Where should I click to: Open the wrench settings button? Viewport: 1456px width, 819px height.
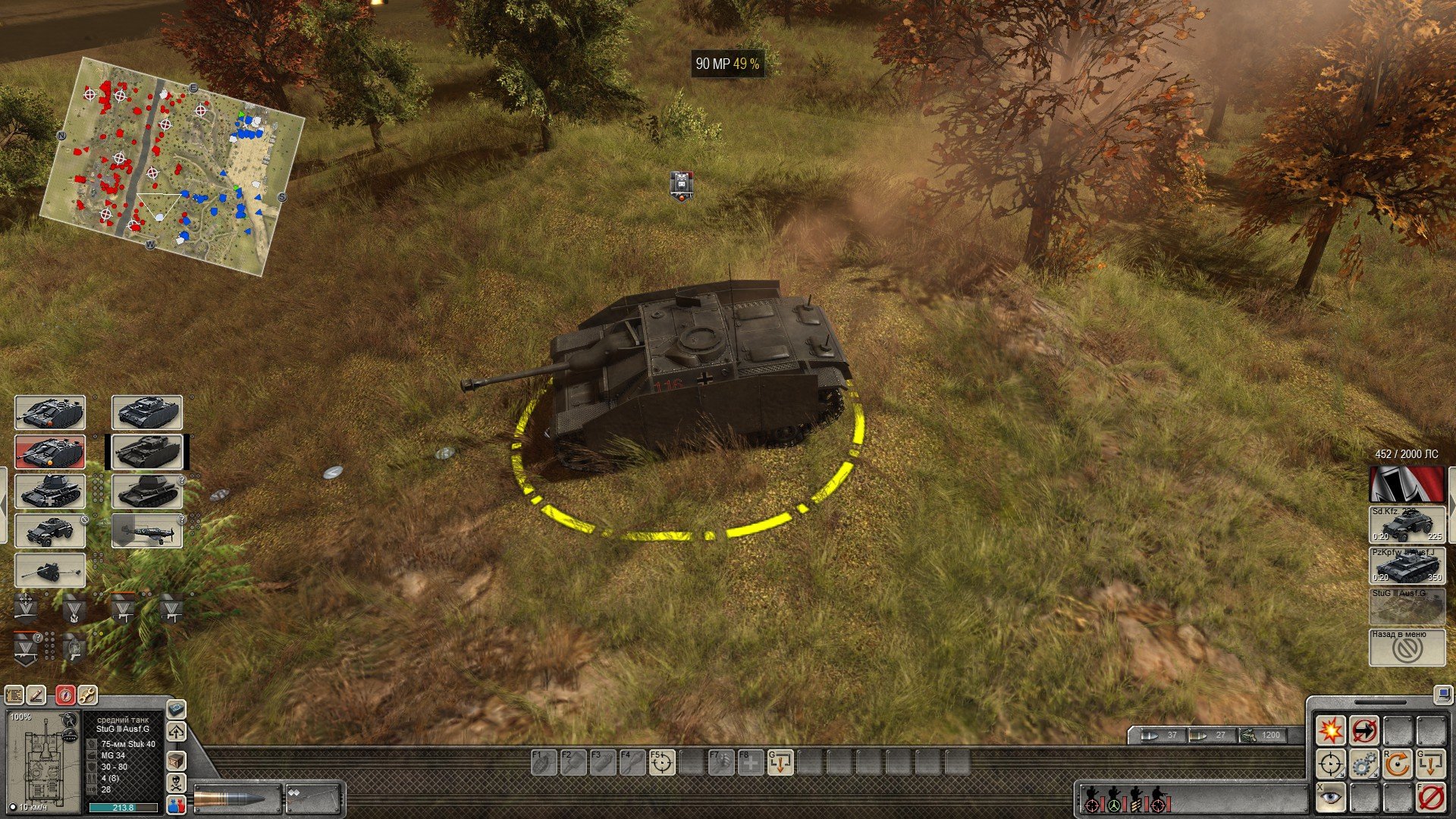87,695
